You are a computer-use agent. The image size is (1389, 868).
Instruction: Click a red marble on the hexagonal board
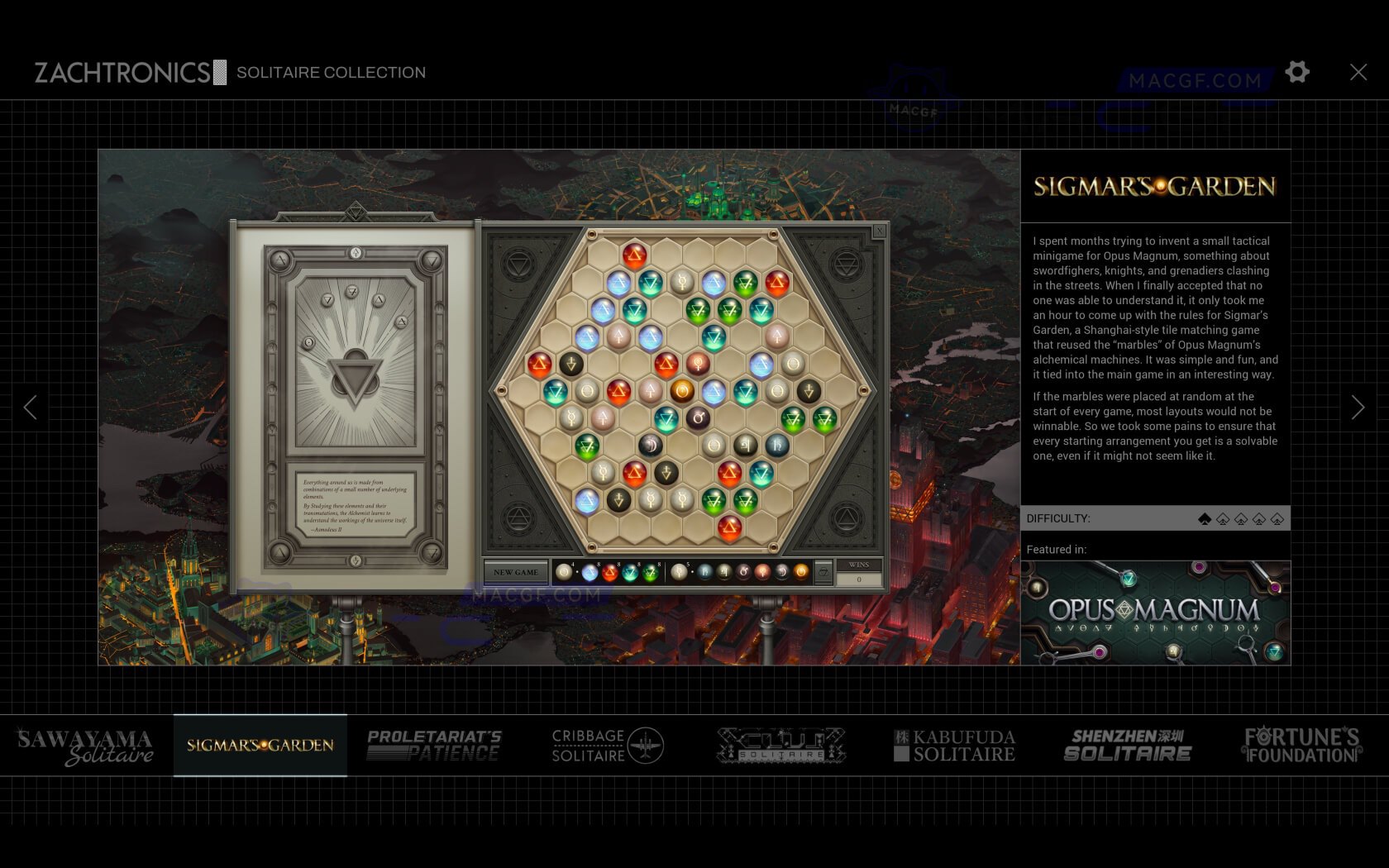[634, 255]
